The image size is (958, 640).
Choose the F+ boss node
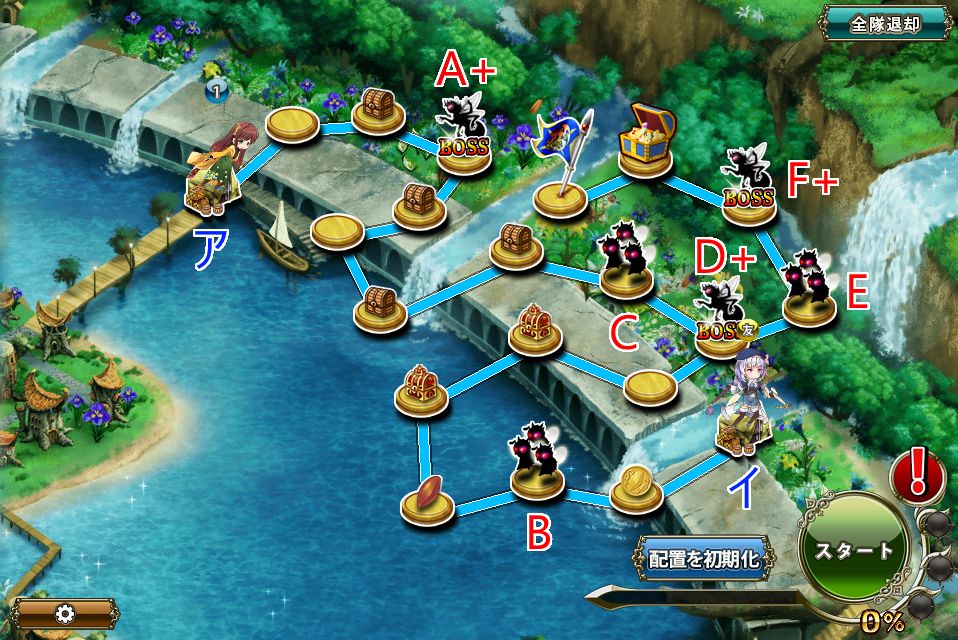click(x=748, y=185)
